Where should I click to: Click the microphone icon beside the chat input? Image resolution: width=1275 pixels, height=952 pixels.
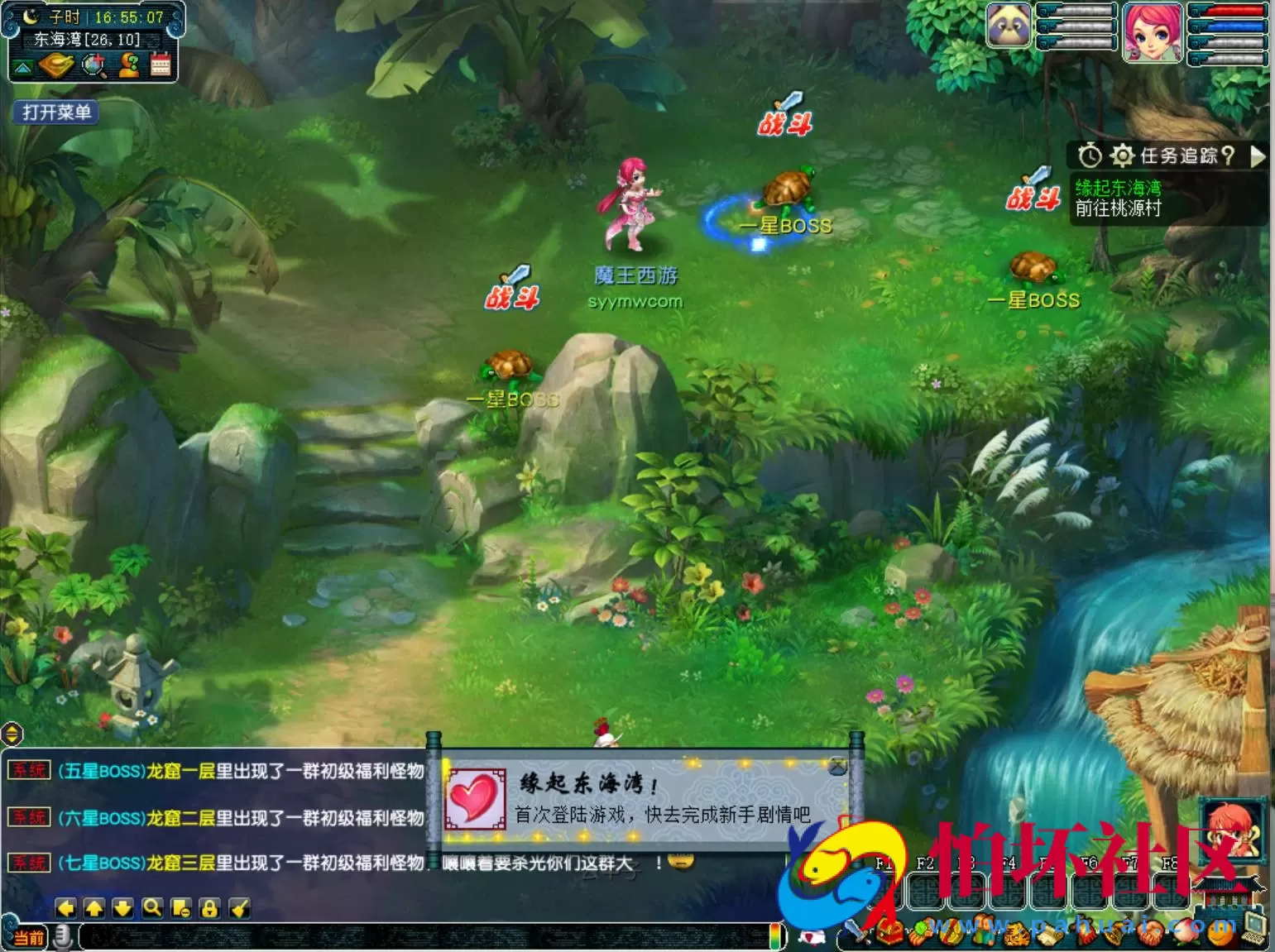pos(63,937)
